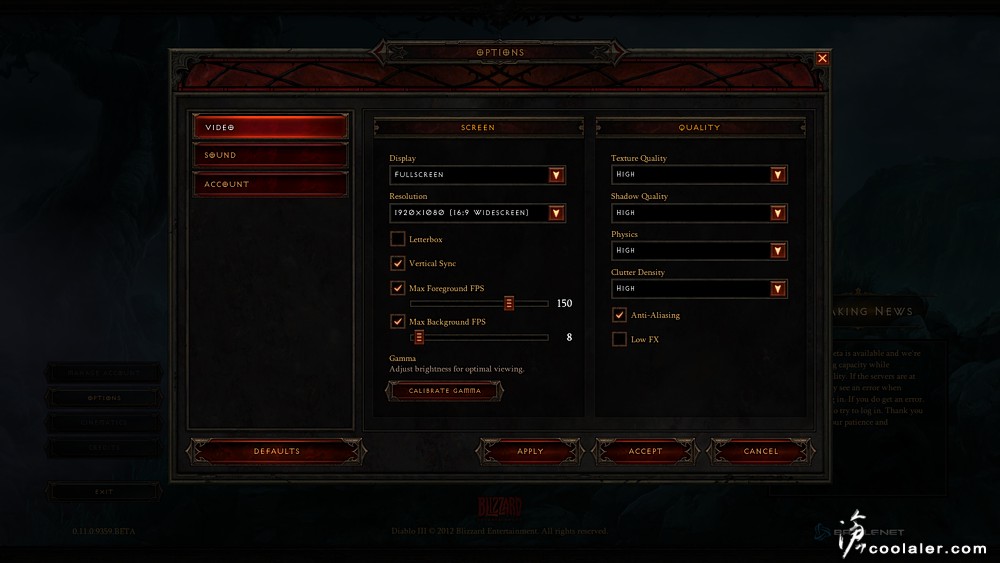Open the Calibrate Gamma tool
The image size is (1000, 563).
coord(445,391)
